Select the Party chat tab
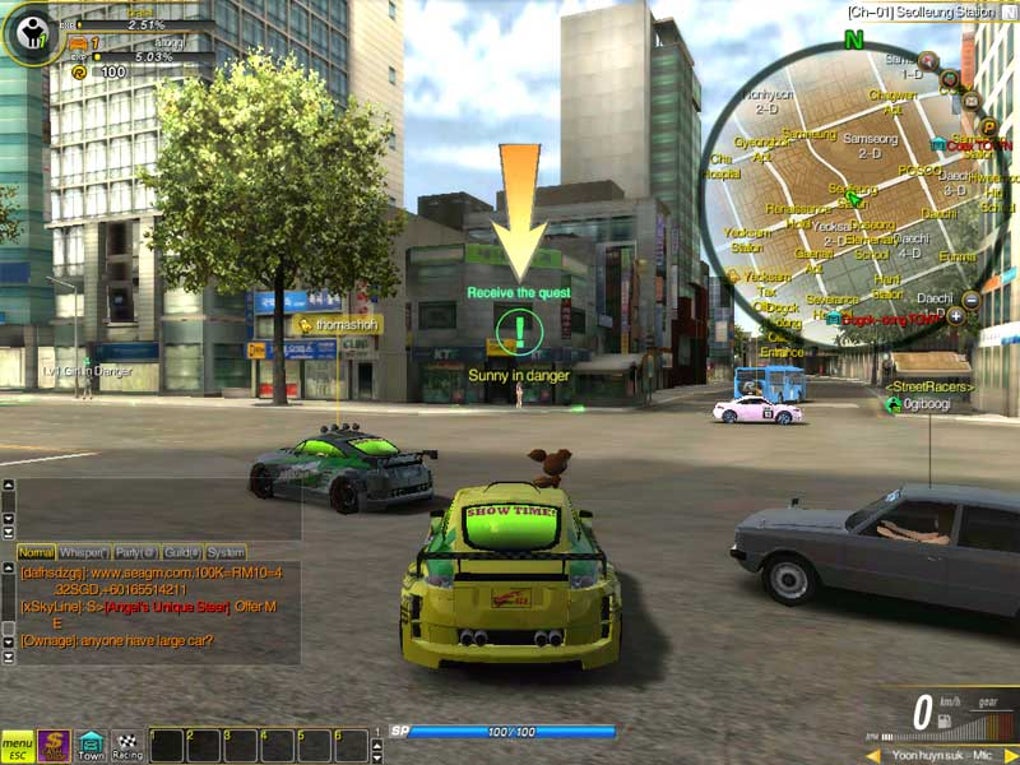The image size is (1020, 765). pos(136,552)
